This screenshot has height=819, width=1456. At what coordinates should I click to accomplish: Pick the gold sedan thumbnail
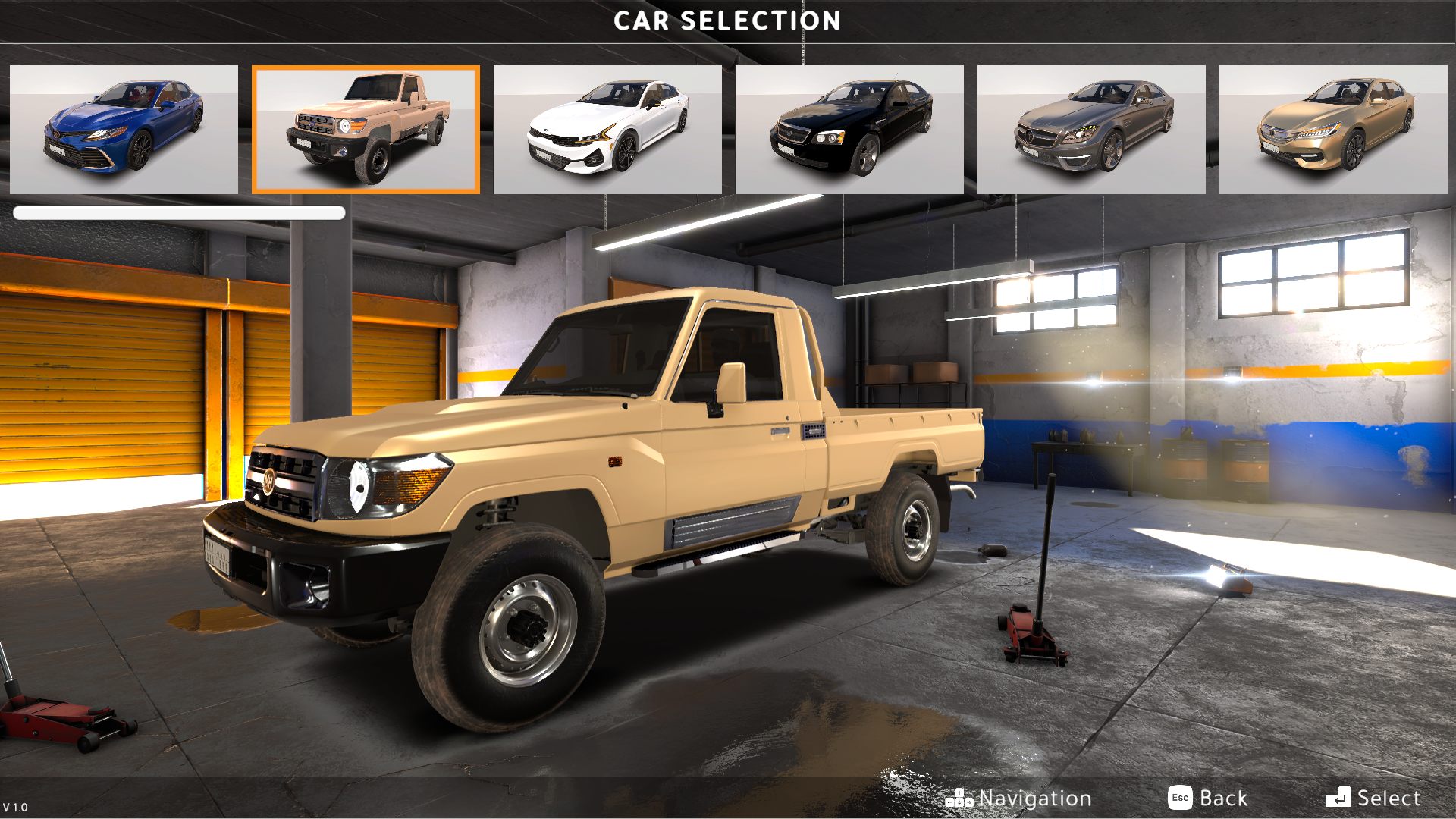pyautogui.click(x=1332, y=130)
